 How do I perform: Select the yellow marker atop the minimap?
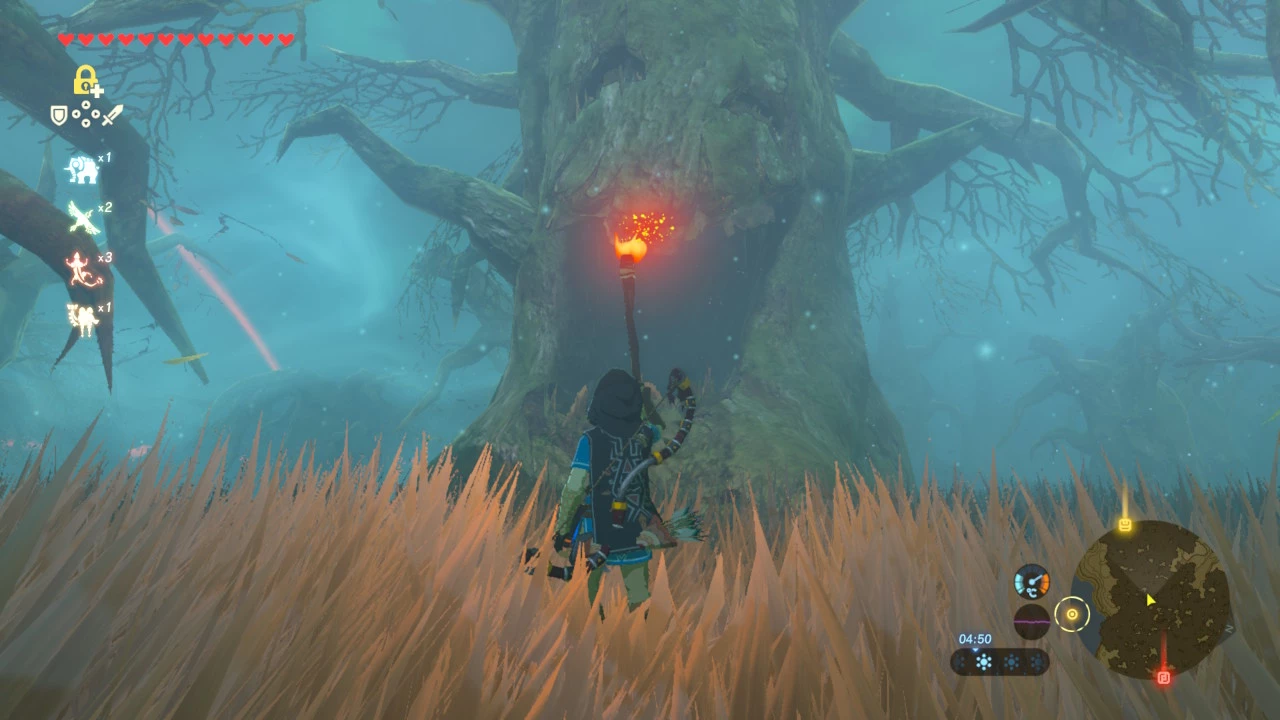point(1125,524)
